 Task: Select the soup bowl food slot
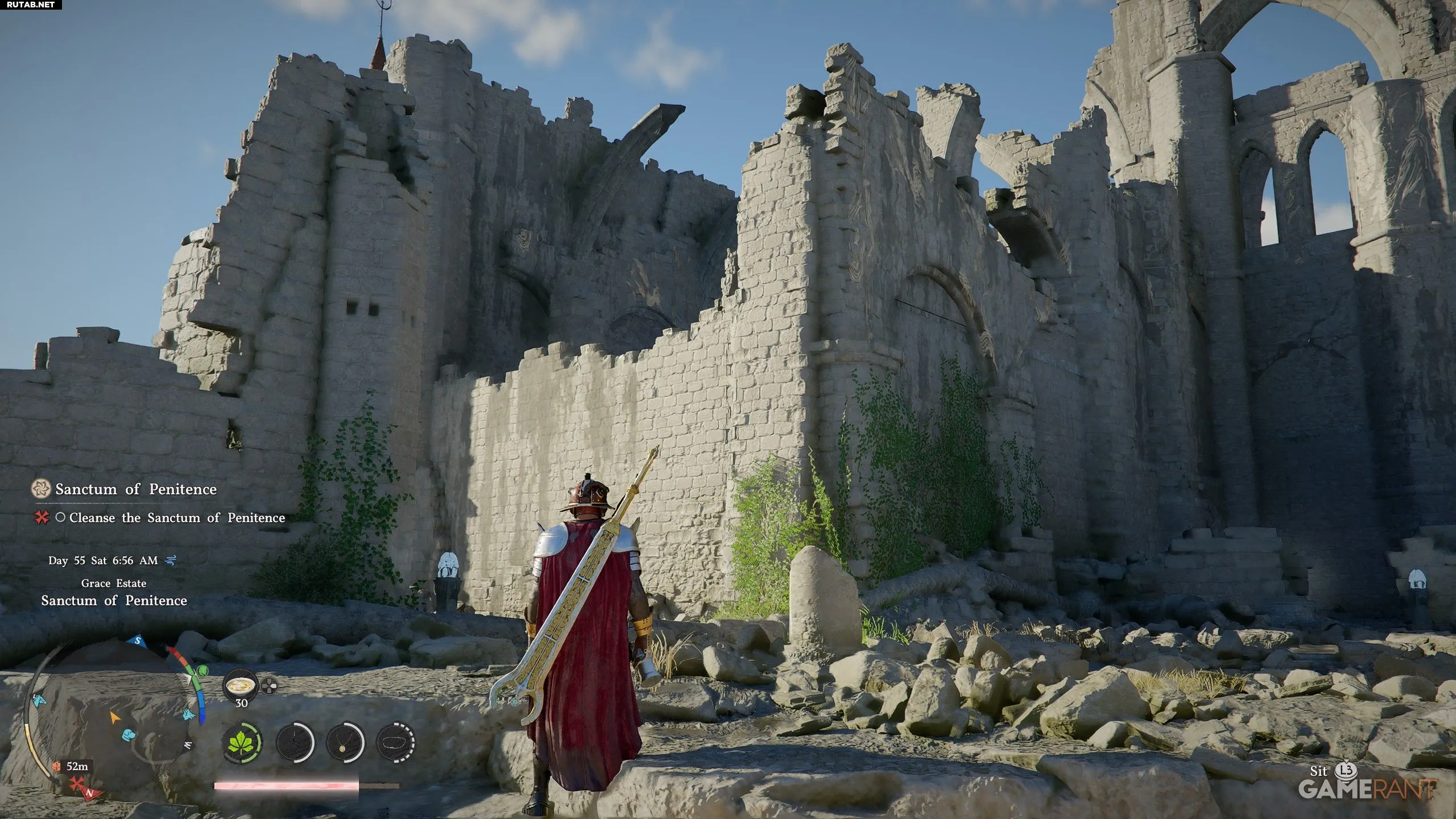[x=241, y=685]
